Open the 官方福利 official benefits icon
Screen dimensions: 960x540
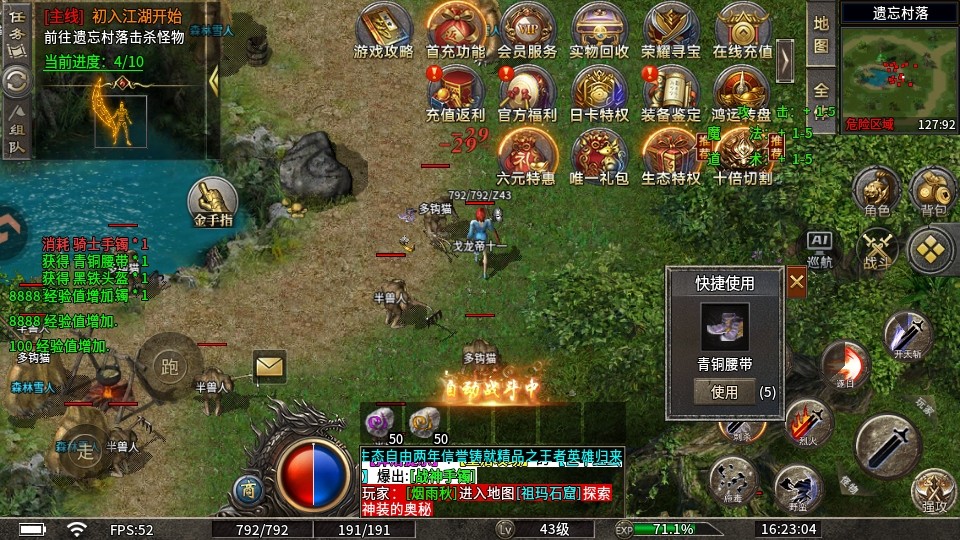coord(527,93)
